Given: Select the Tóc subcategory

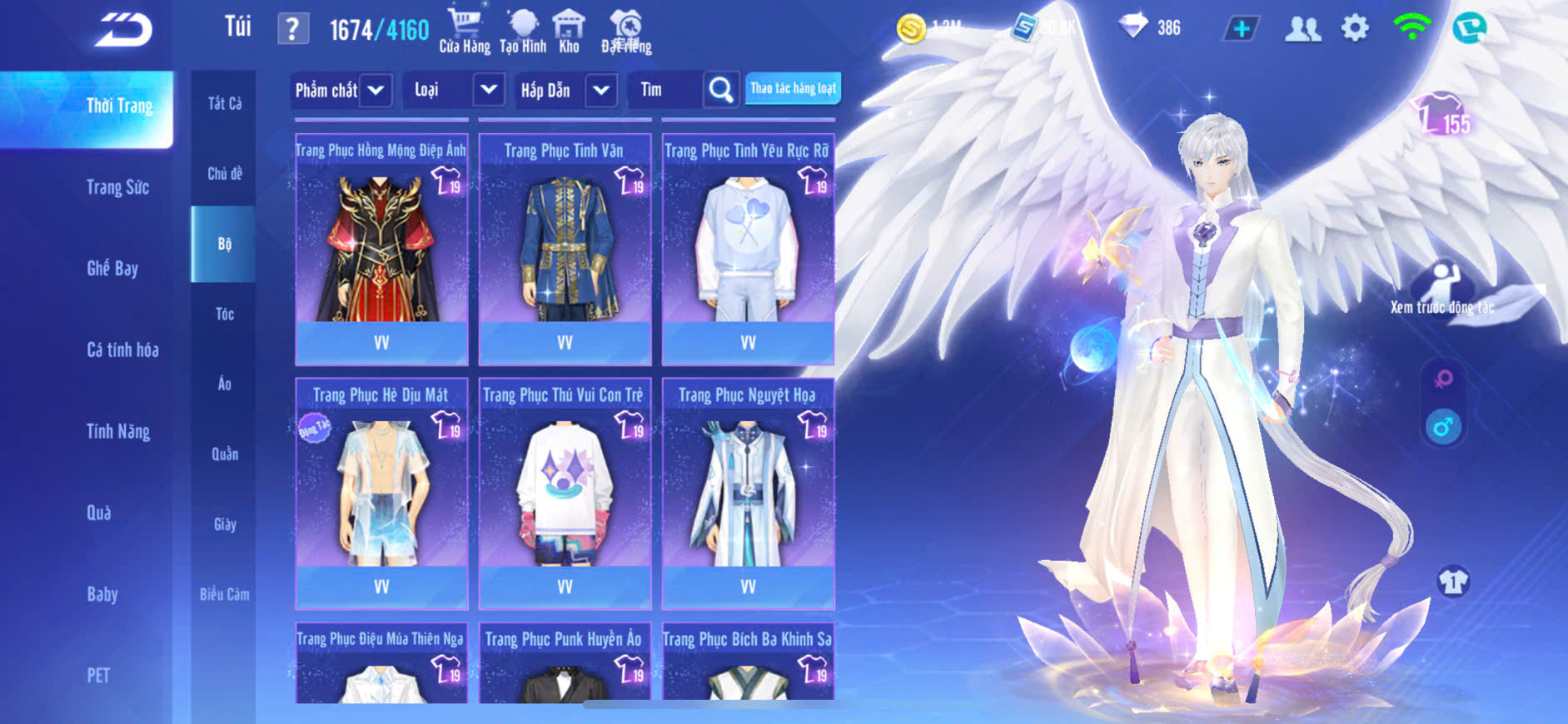Looking at the screenshot, I should pyautogui.click(x=224, y=314).
